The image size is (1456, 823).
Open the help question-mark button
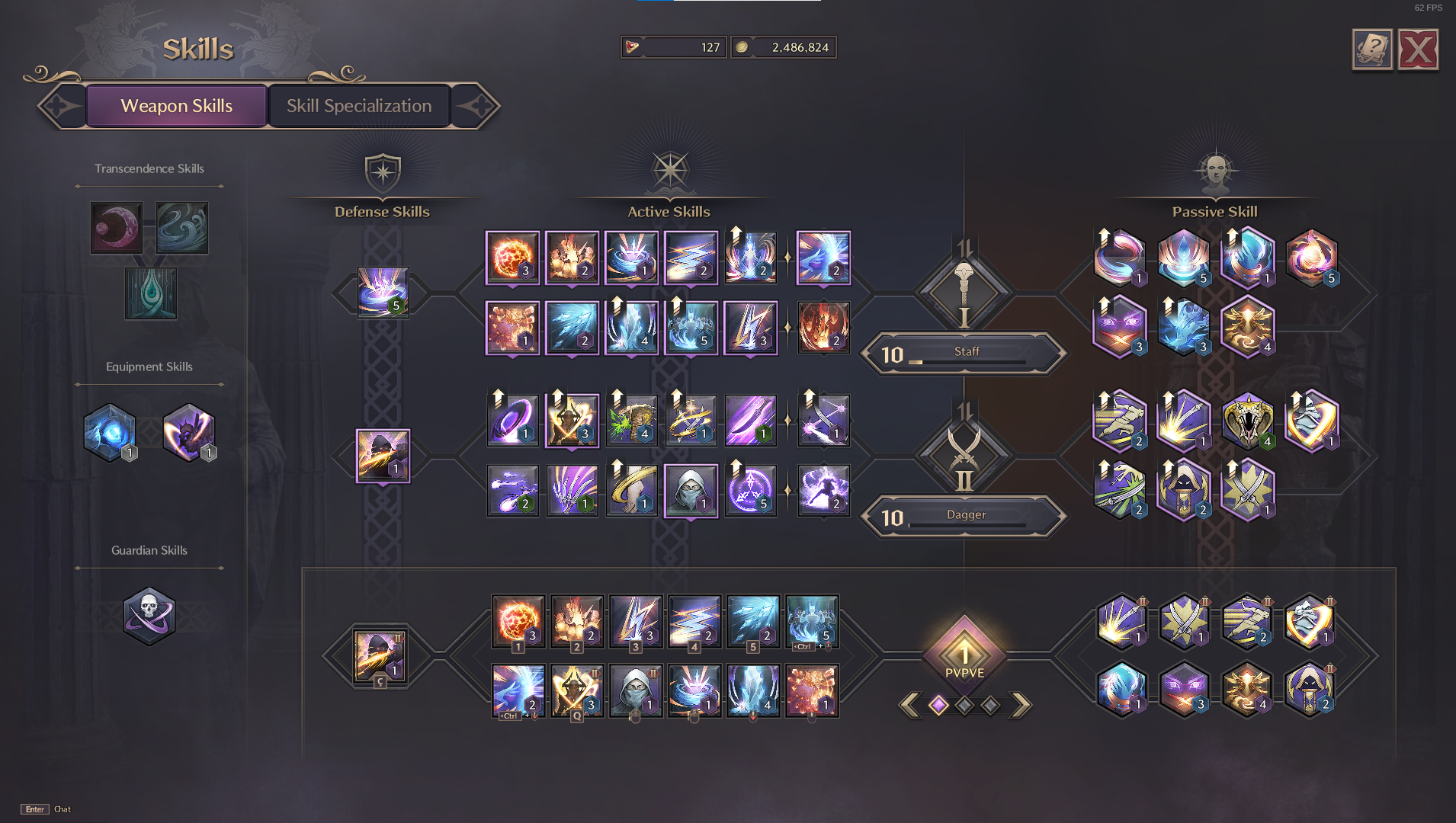click(1372, 50)
